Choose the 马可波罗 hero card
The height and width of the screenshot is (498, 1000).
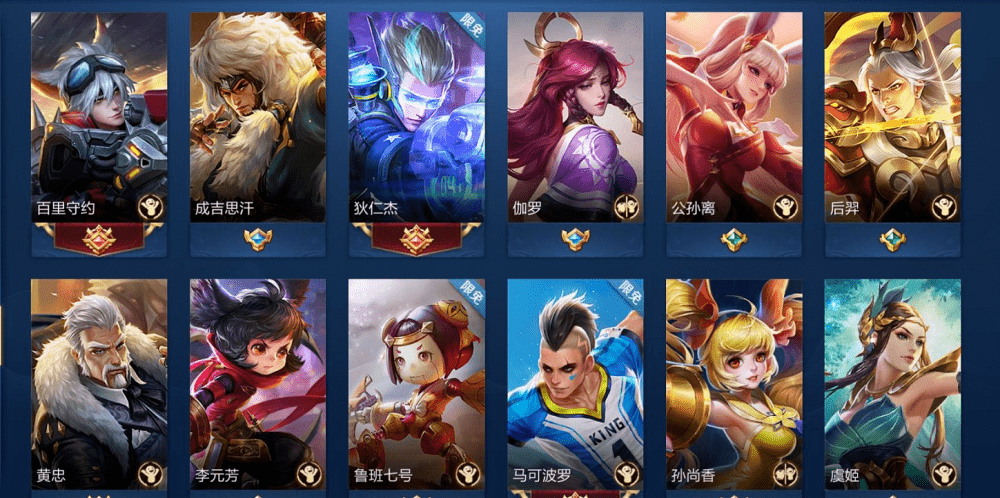[x=575, y=383]
